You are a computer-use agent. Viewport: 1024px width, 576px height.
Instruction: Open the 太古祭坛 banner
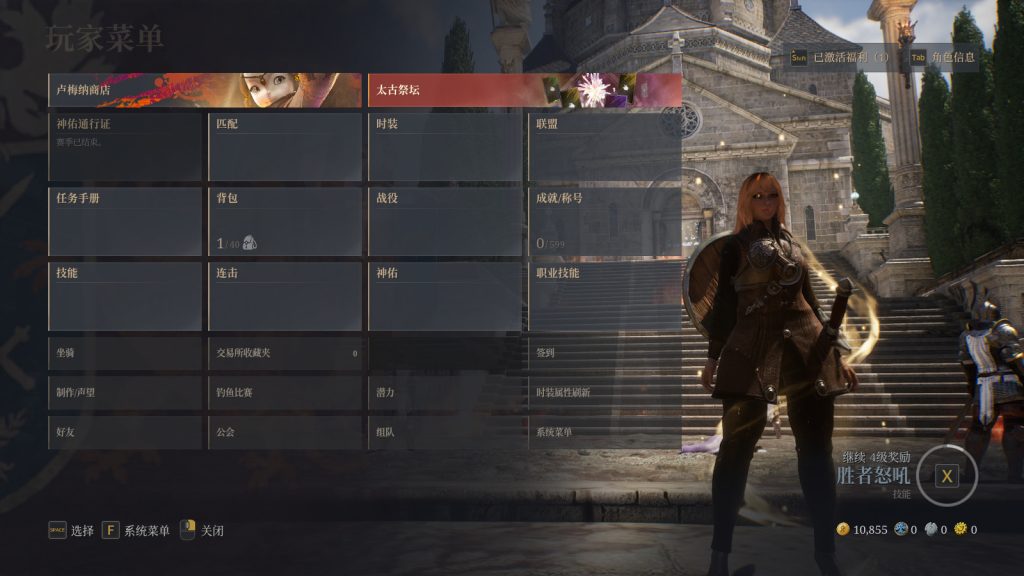524,90
